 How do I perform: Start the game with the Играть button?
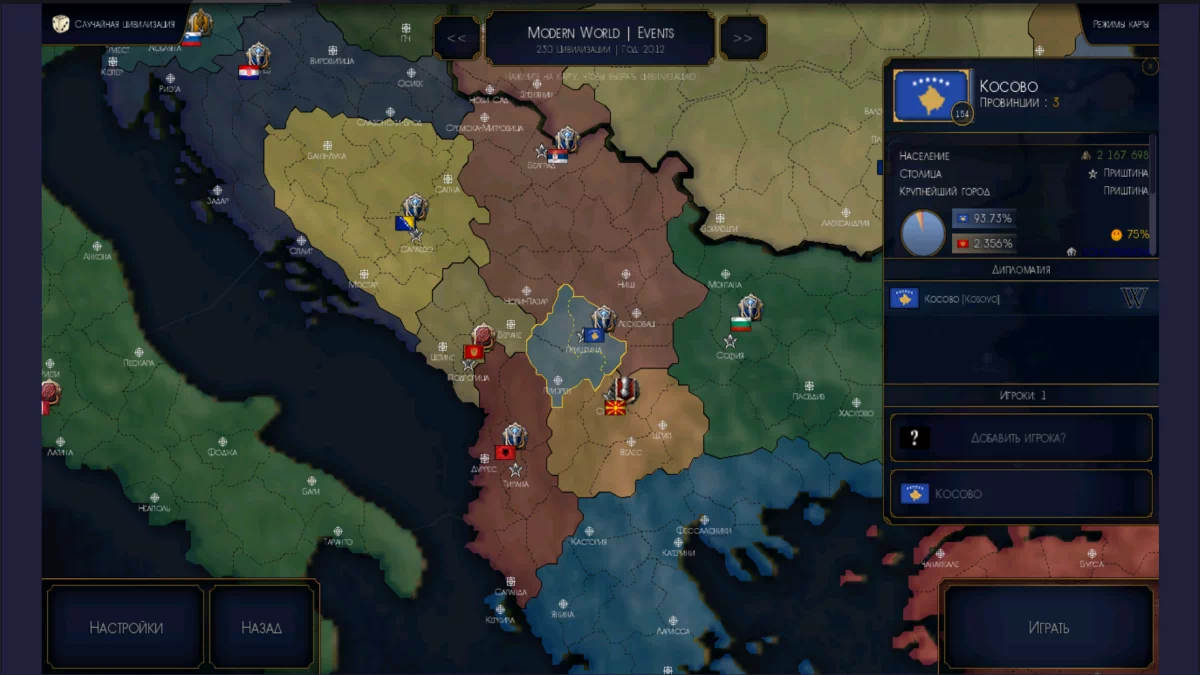[1049, 628]
